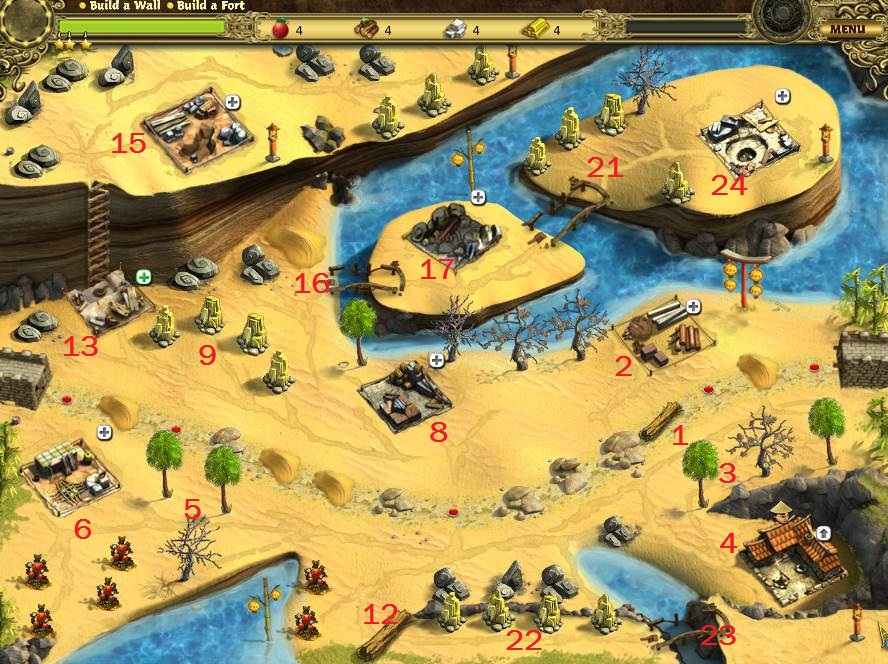
Task: Choose the plus icon by lumber site 2
Action: coord(693,306)
